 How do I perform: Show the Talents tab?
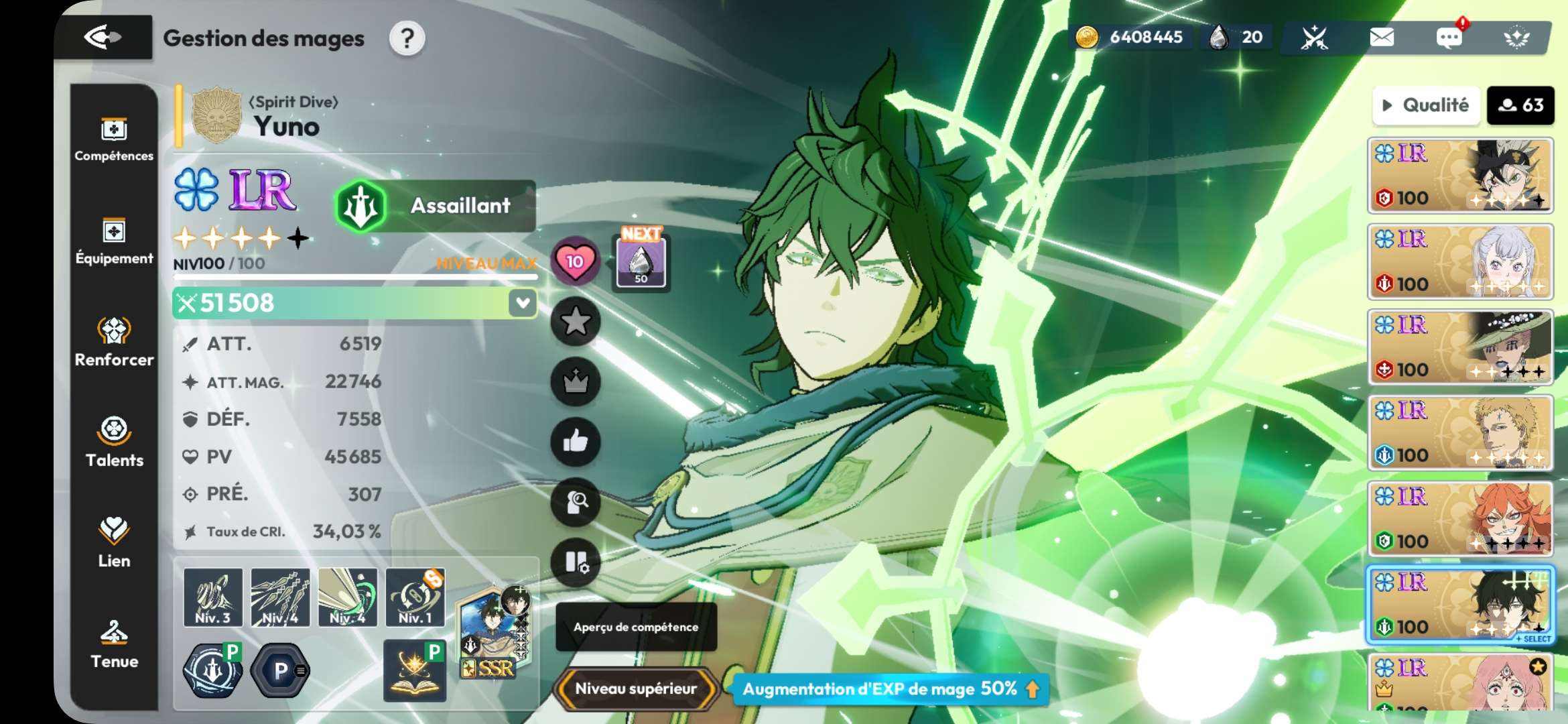[x=114, y=442]
